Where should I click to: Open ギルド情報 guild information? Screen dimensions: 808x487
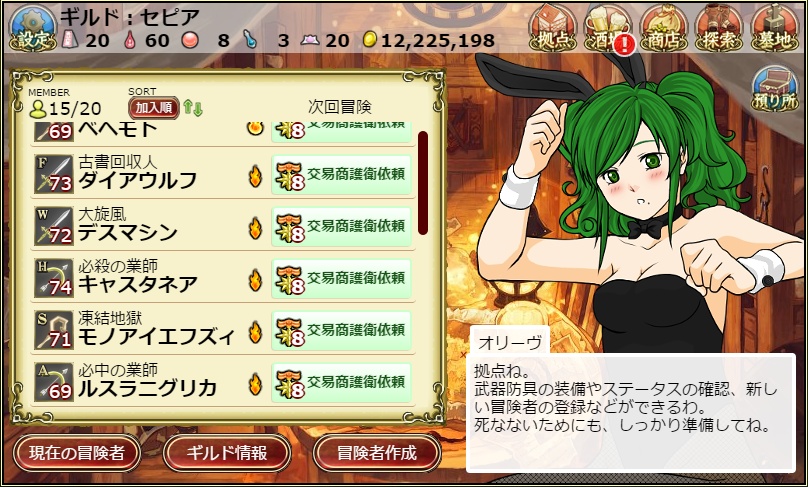(x=227, y=453)
